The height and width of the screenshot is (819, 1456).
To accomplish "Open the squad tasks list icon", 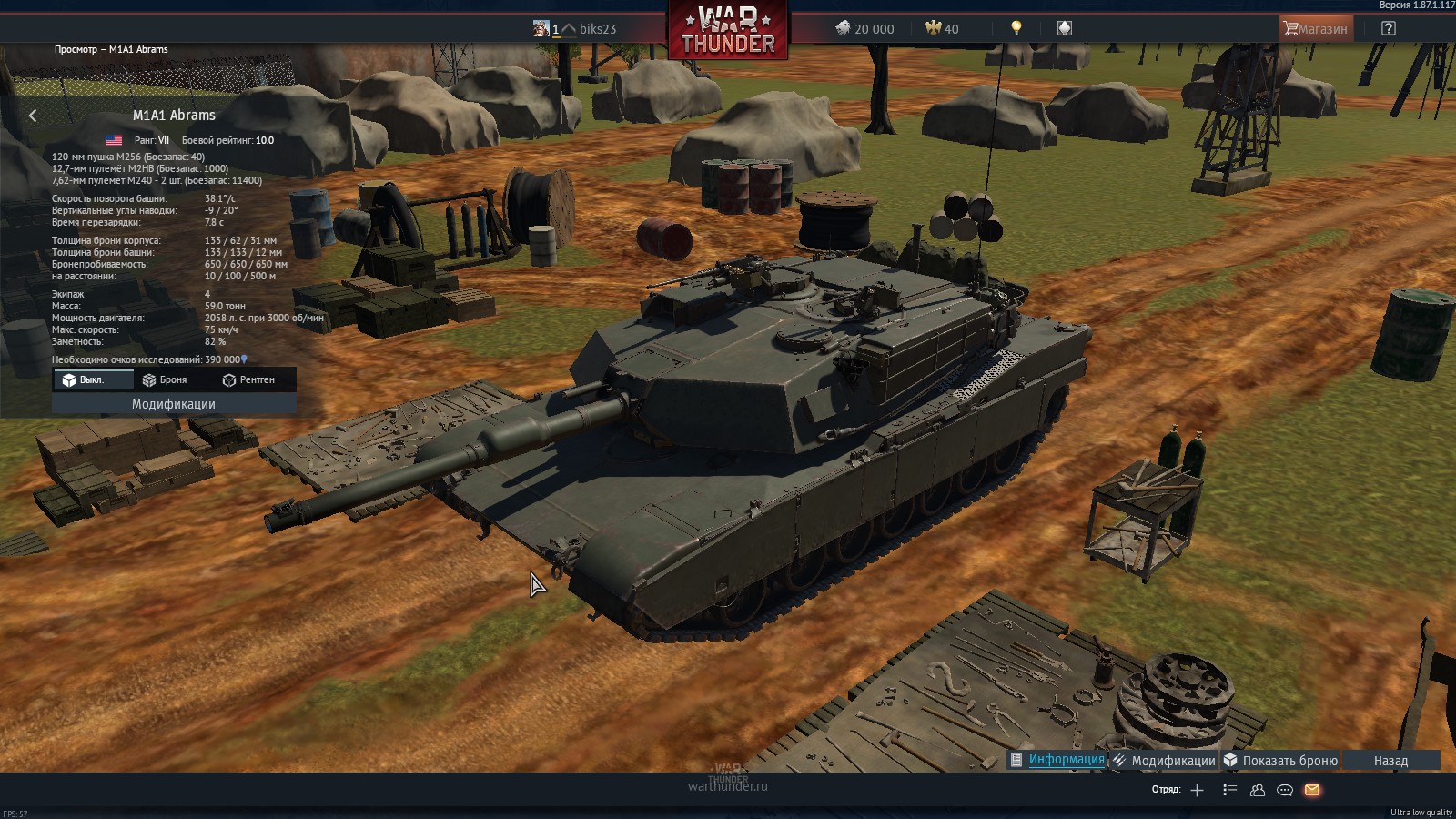I will point(1230,791).
